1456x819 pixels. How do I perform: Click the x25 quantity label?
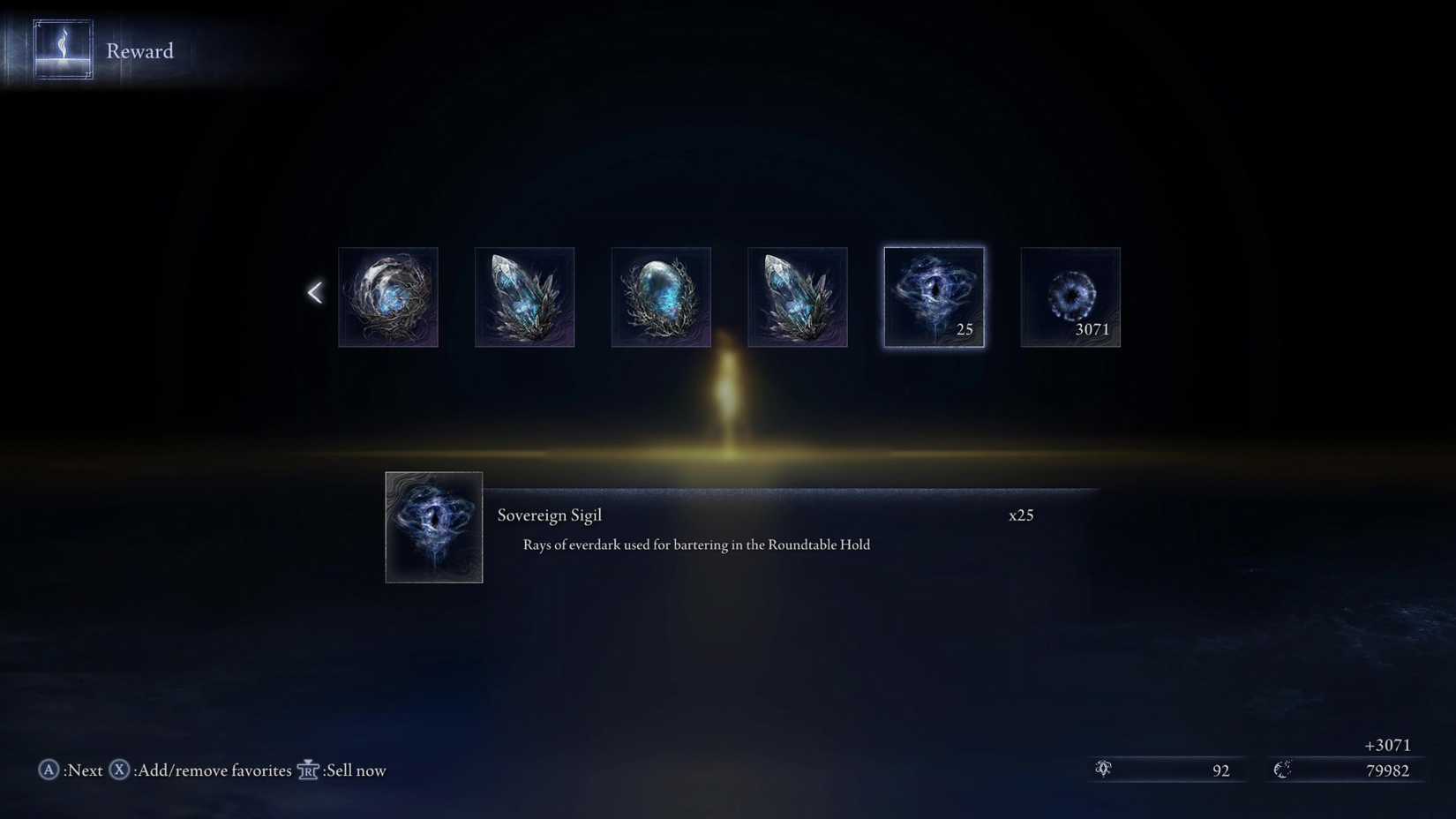pos(1021,515)
